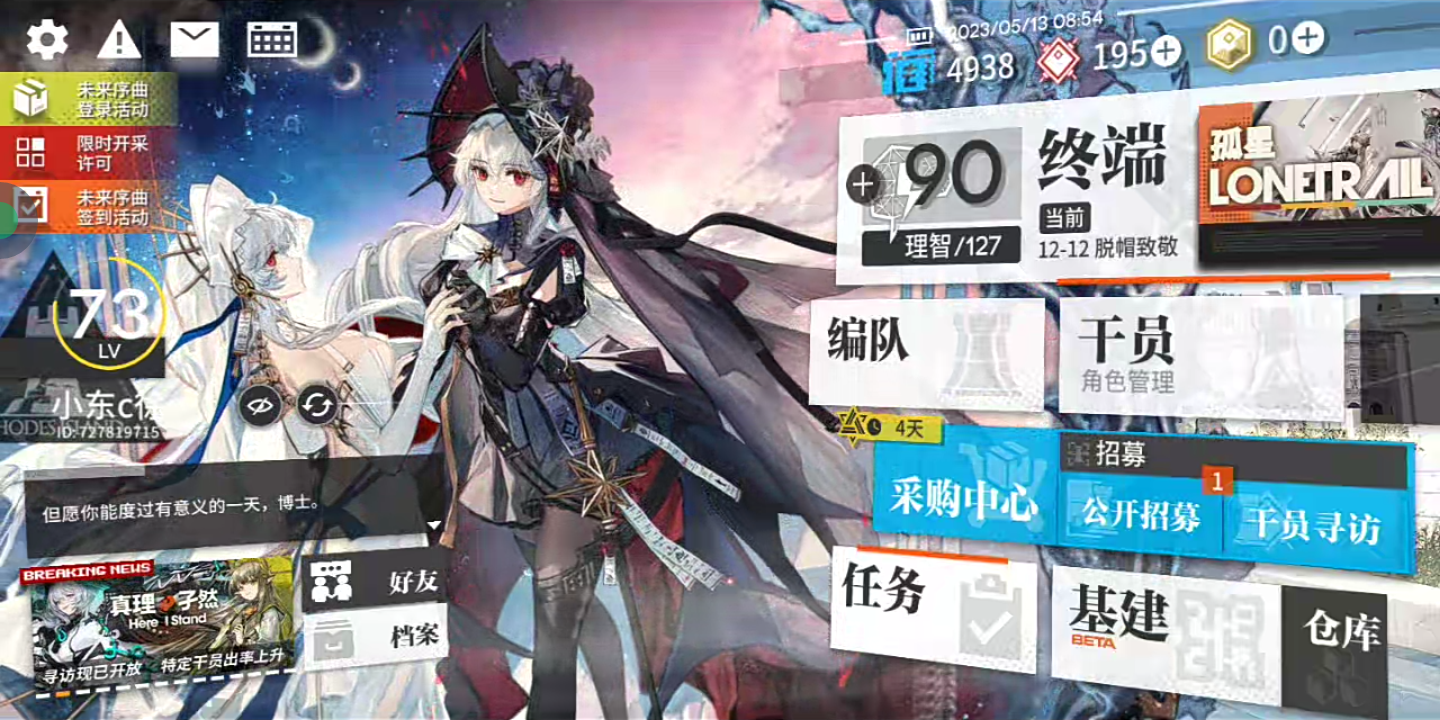
Task: Open 未来序曲 登录活动 event banner
Action: pos(90,100)
